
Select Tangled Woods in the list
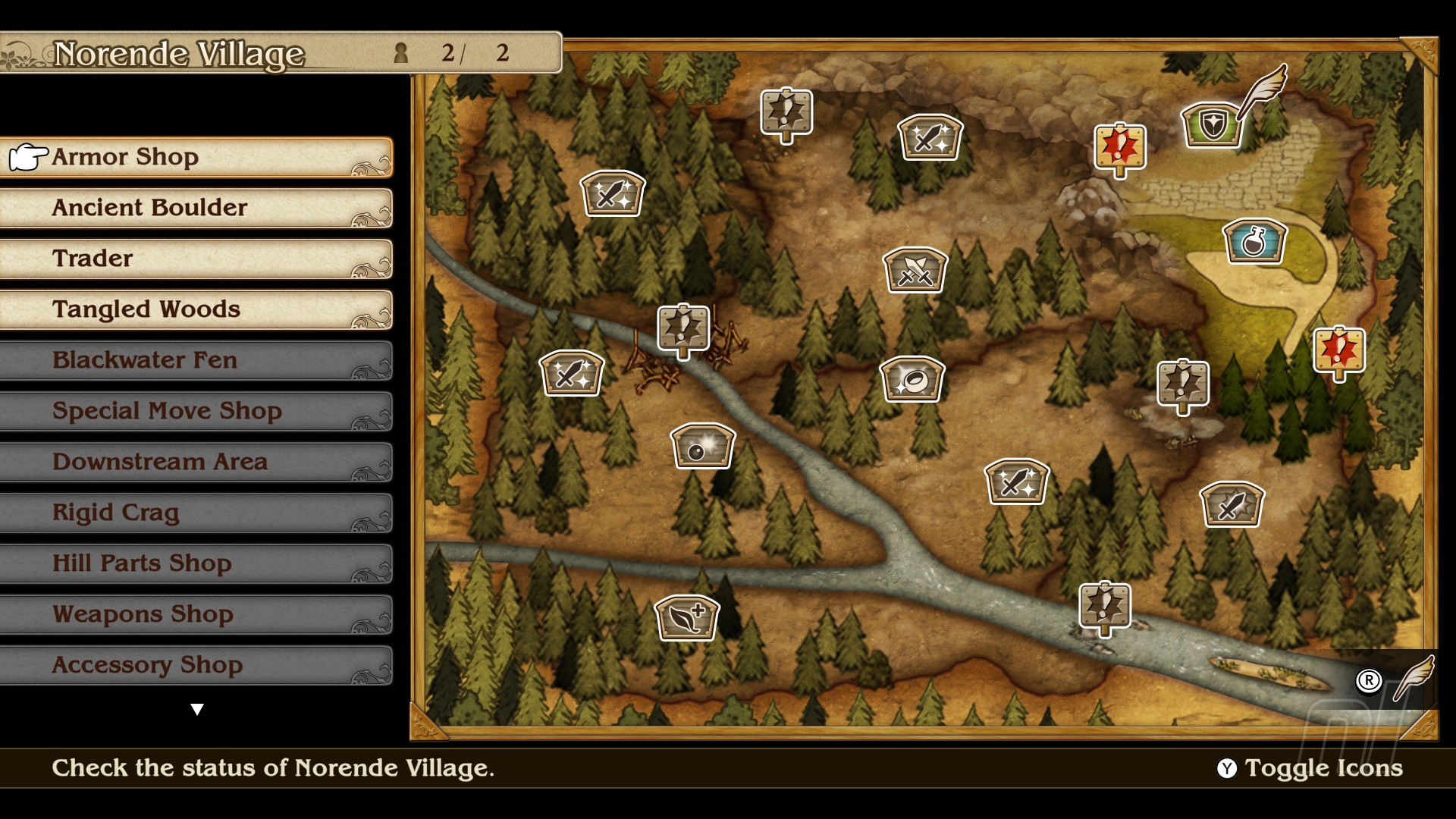click(x=197, y=309)
